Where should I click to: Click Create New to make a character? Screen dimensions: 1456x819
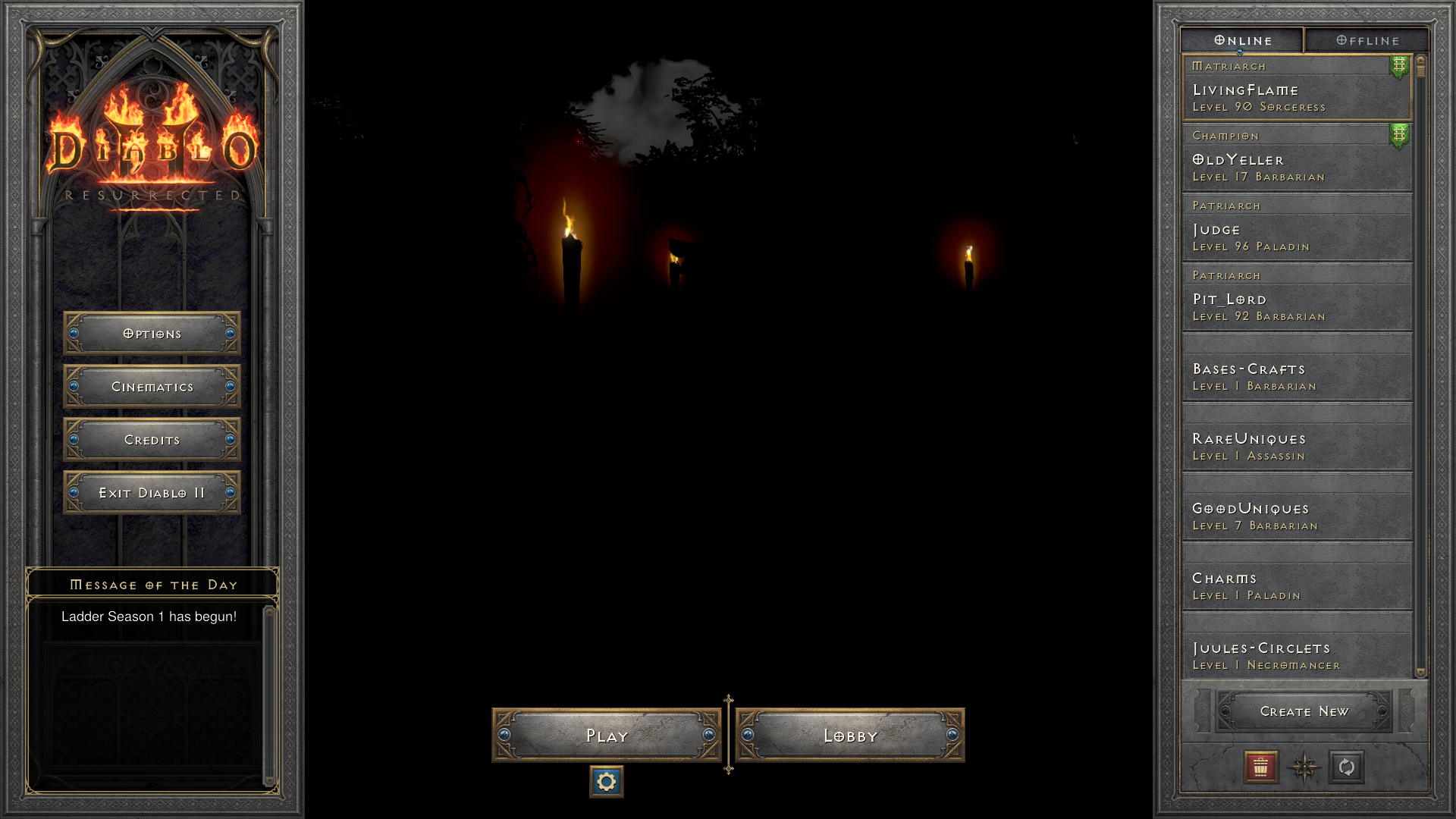[x=1304, y=711]
